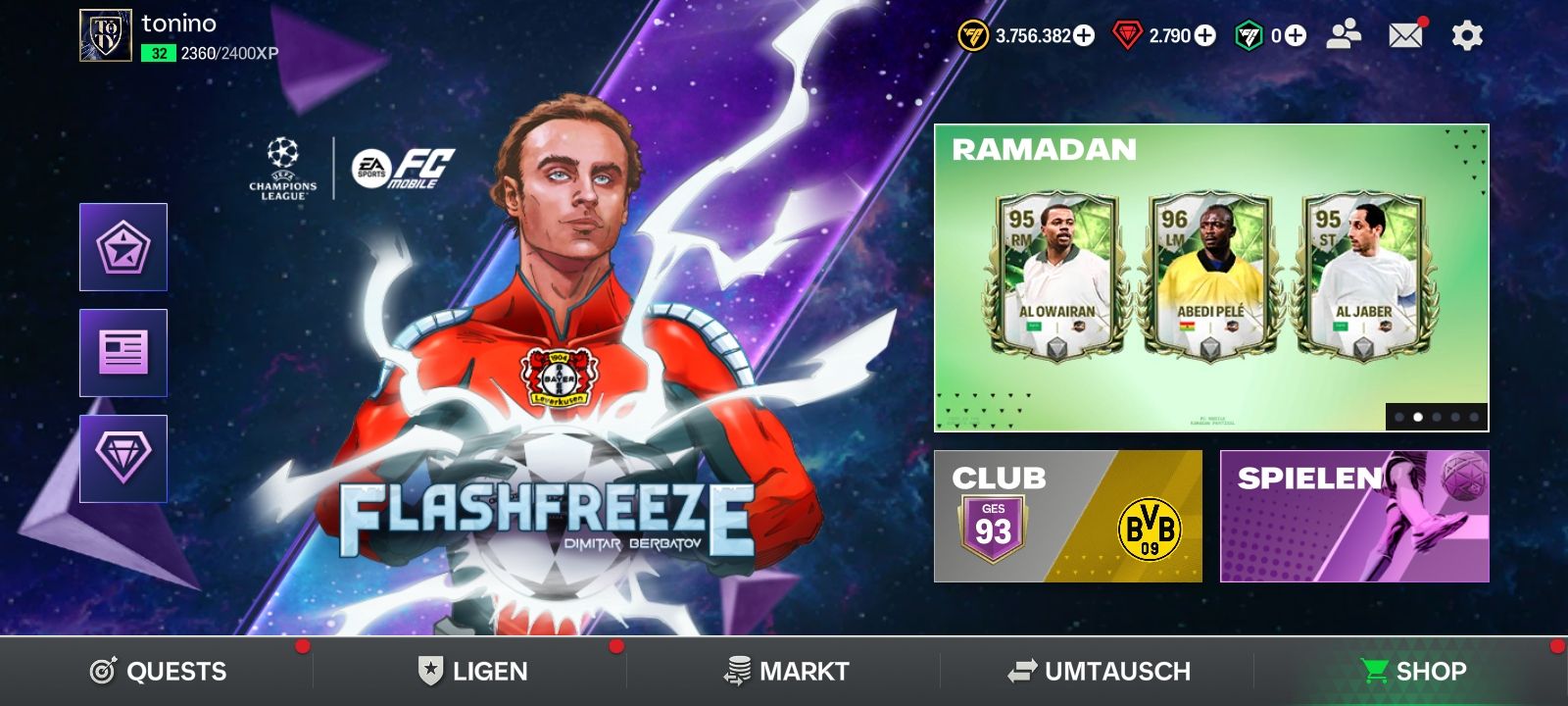The height and width of the screenshot is (706, 1568).
Task: View the Club tile with BVB badge
Action: pyautogui.click(x=1067, y=517)
